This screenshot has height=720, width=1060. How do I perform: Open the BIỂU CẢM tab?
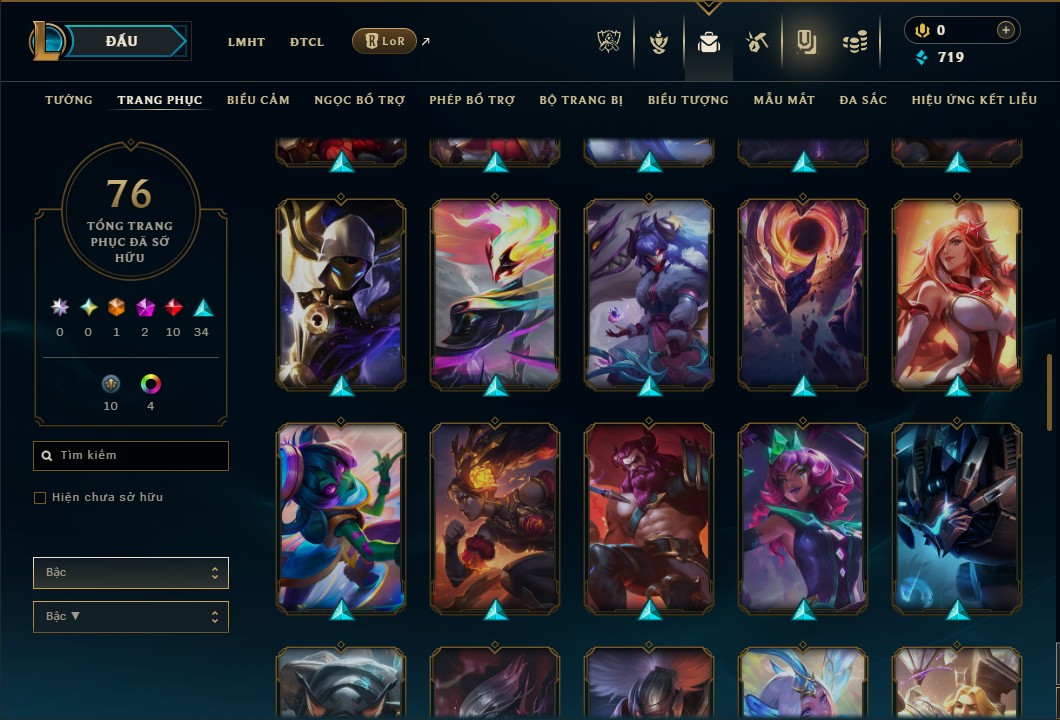[258, 100]
